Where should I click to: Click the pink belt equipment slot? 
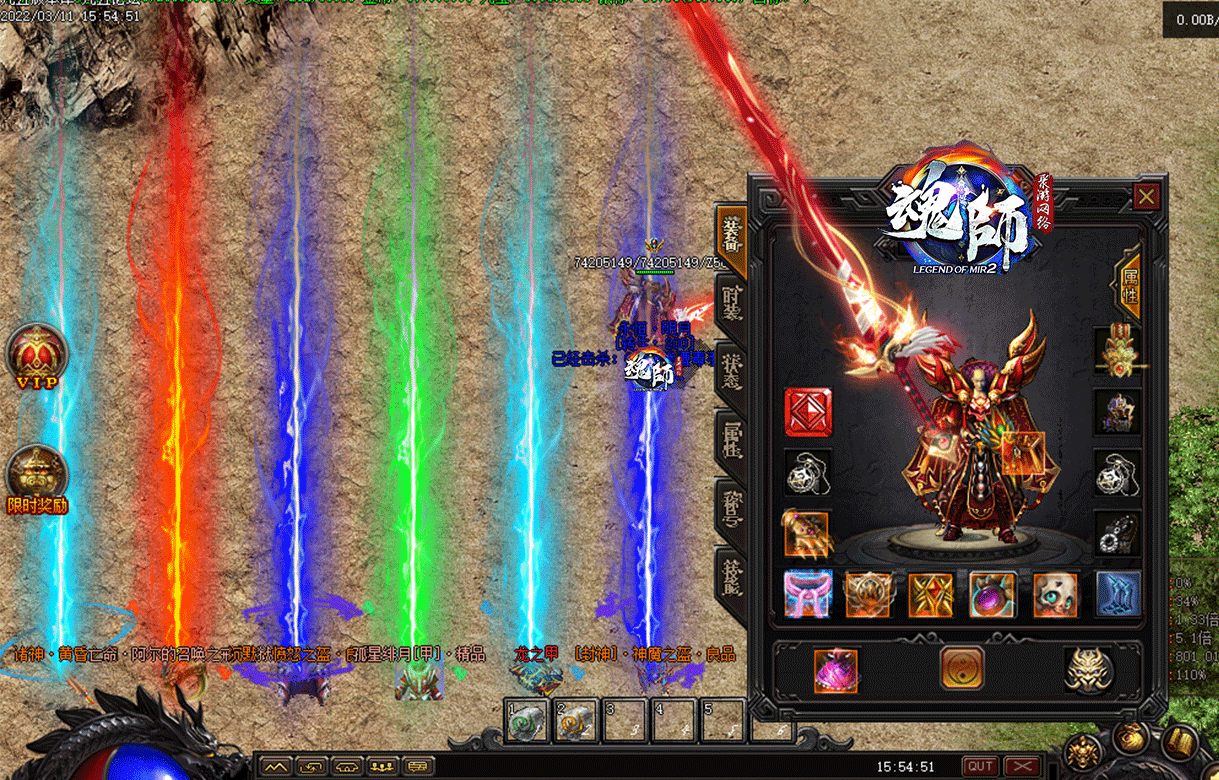808,594
